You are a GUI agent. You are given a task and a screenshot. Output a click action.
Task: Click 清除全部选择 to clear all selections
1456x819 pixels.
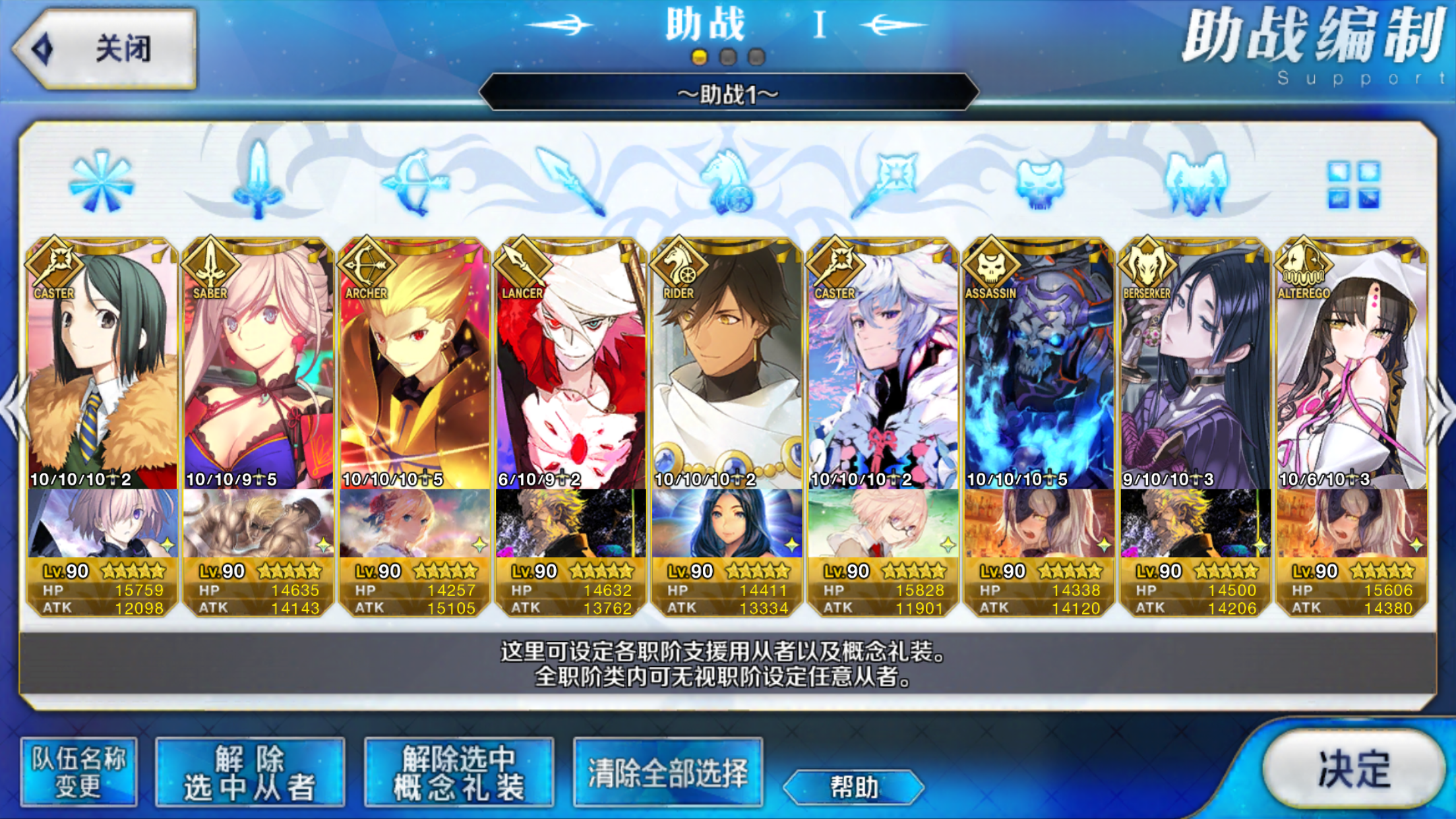click(667, 772)
